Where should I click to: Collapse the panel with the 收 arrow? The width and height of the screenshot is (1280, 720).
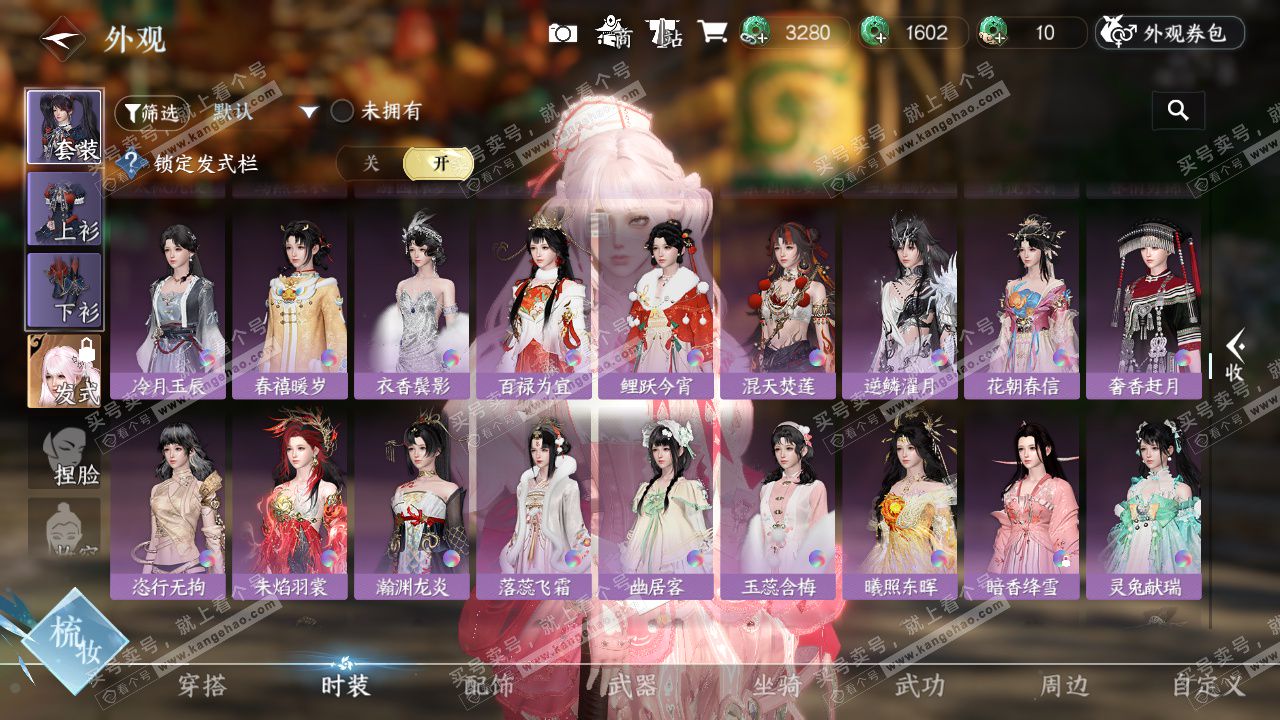click(1234, 357)
